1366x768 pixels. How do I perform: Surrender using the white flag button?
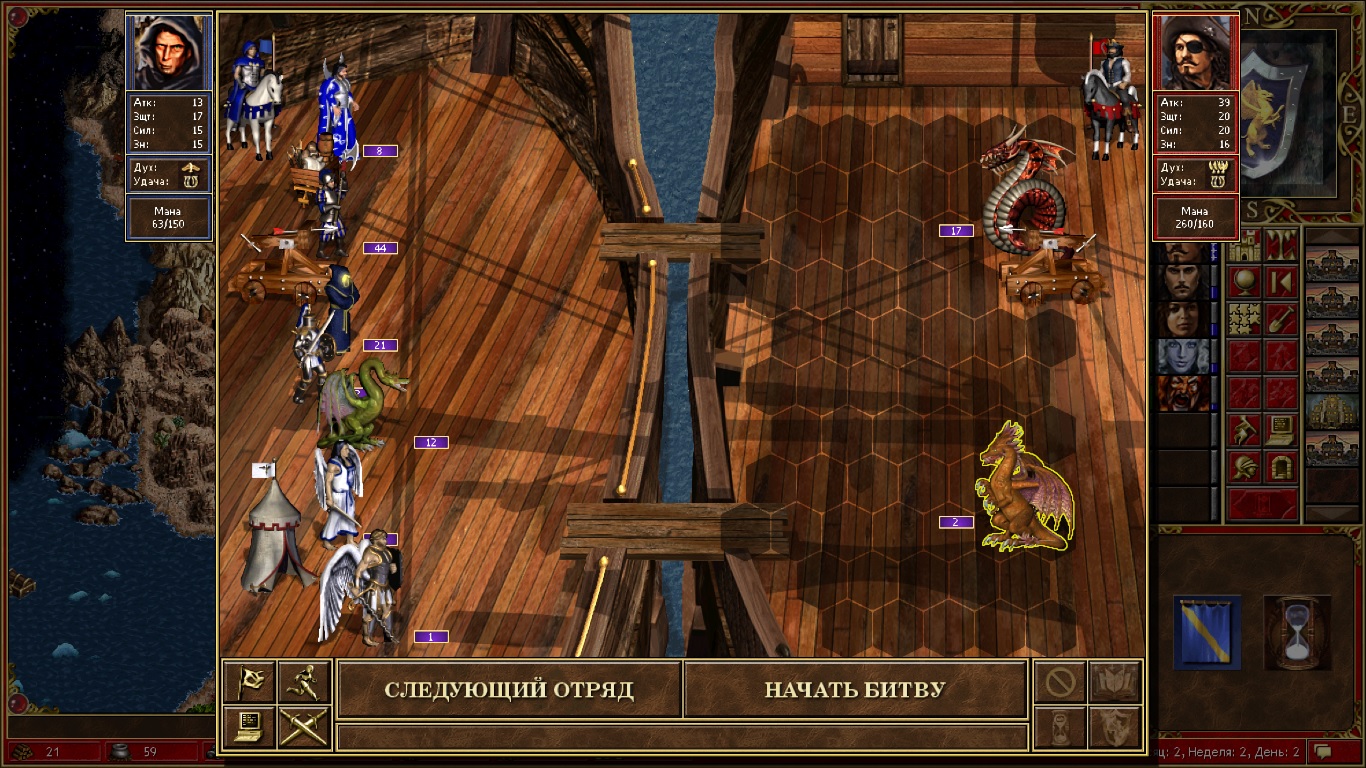coord(249,682)
